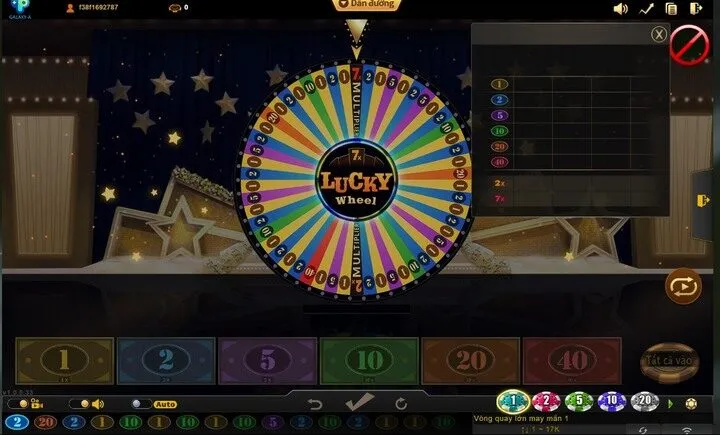Select the blue 10 chip
The image size is (720, 435).
click(611, 401)
